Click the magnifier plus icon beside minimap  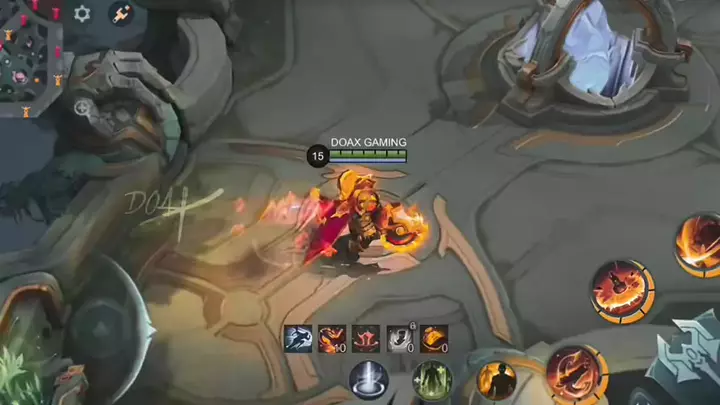click(x=83, y=108)
